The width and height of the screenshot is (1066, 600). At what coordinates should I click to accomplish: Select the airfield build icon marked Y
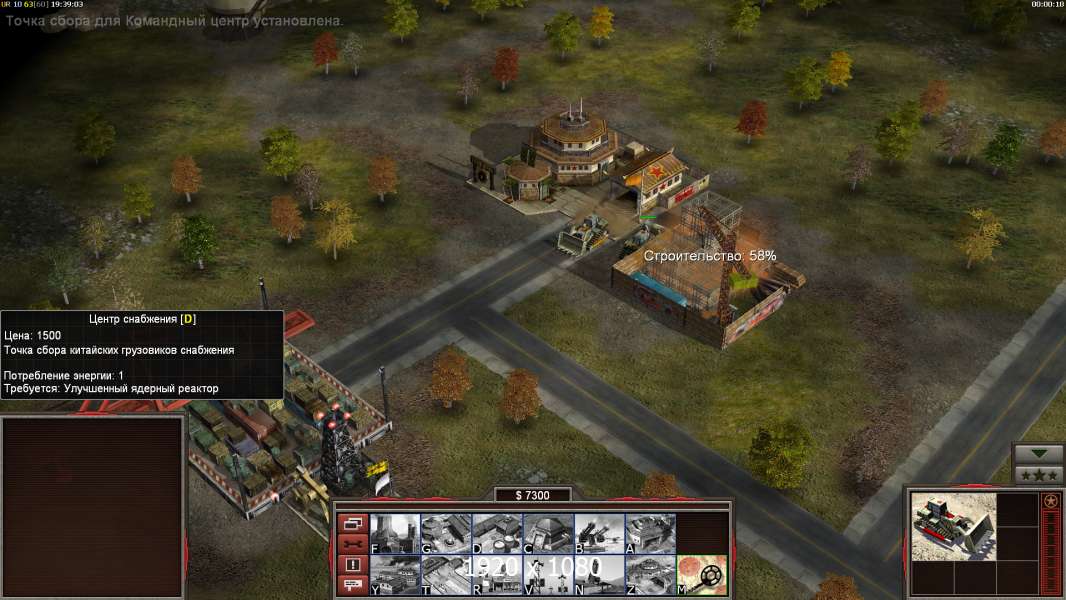395,574
